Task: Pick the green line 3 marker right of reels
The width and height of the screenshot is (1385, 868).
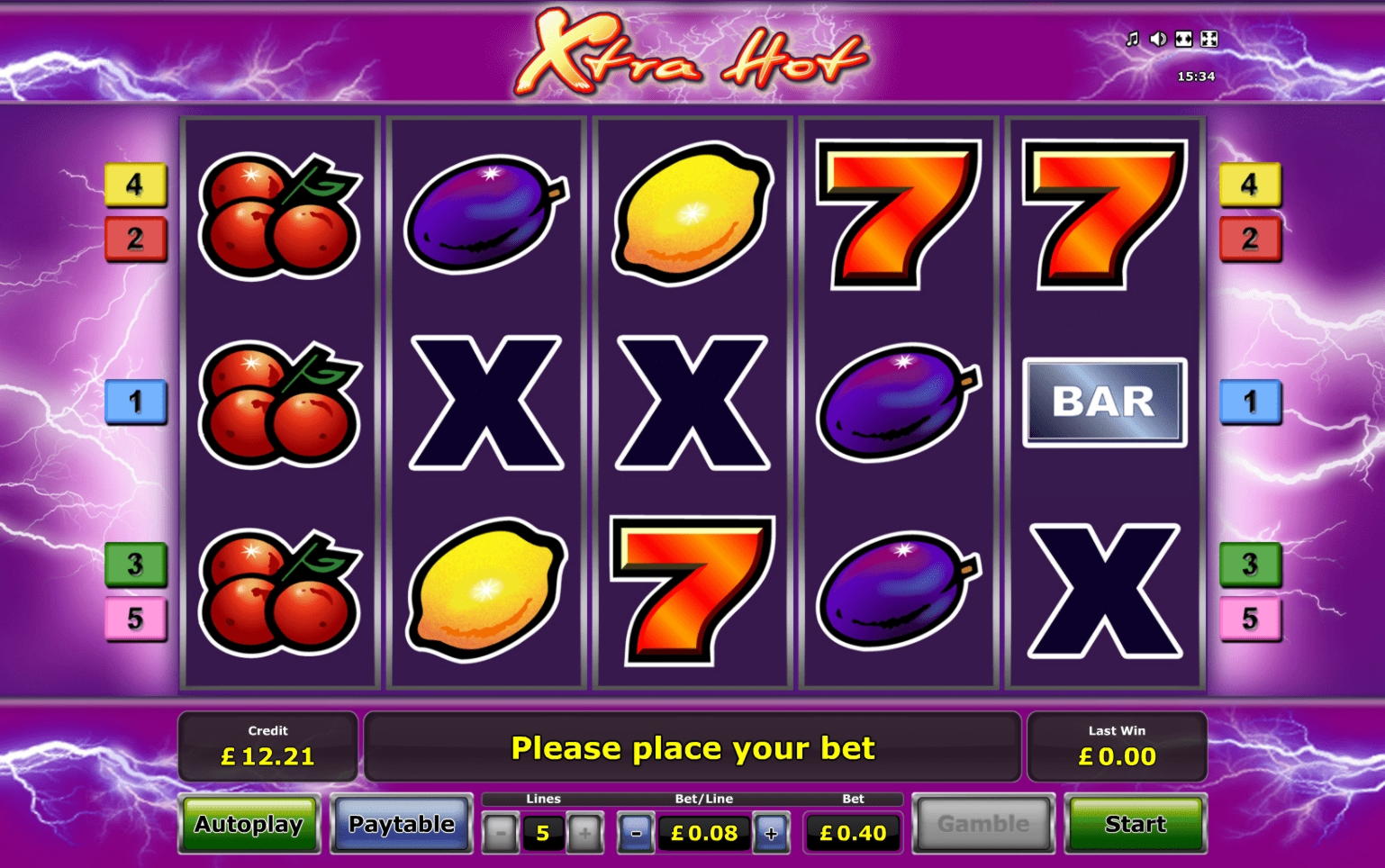Action: click(x=1250, y=565)
